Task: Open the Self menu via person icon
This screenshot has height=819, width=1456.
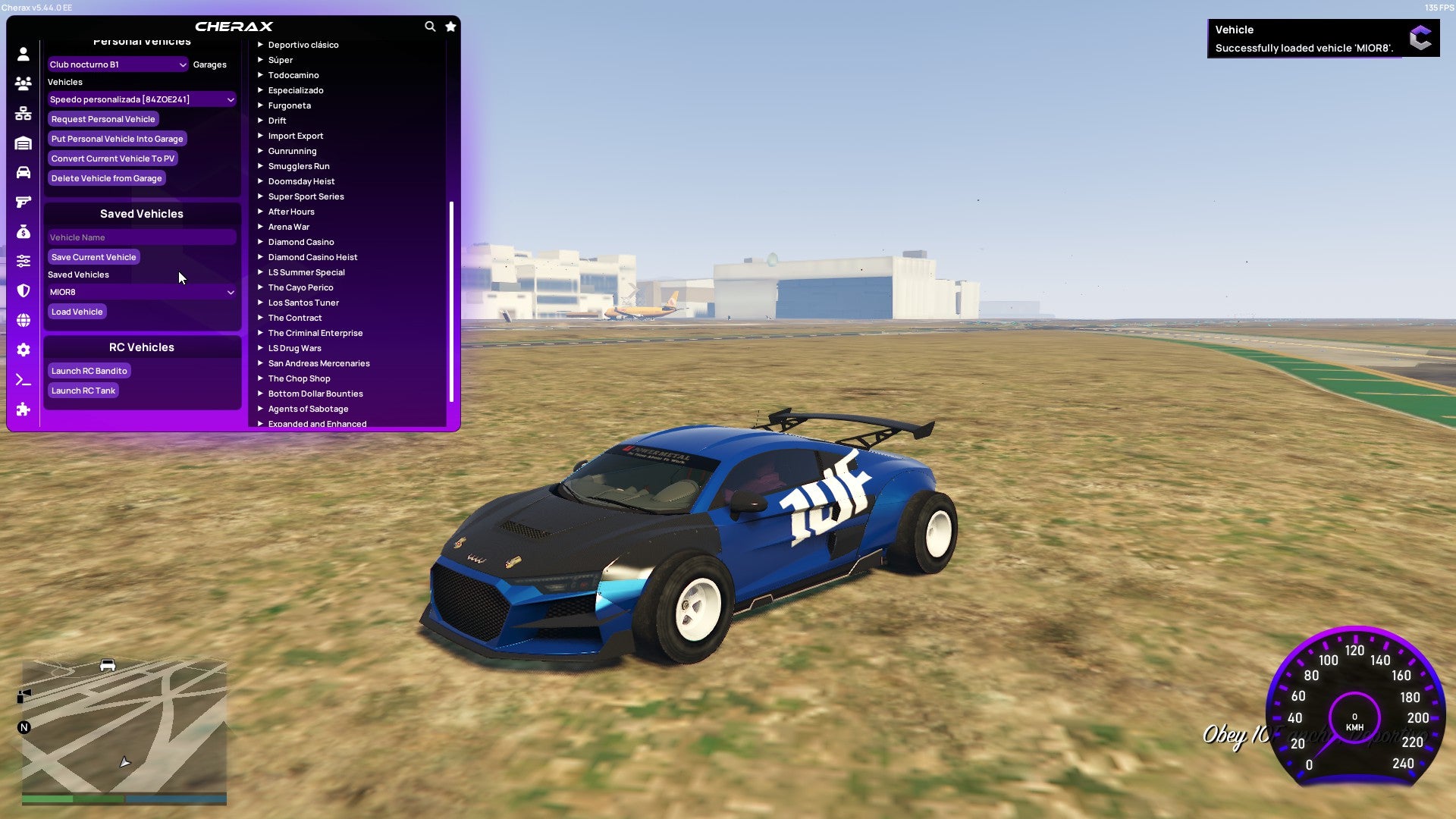Action: click(23, 55)
